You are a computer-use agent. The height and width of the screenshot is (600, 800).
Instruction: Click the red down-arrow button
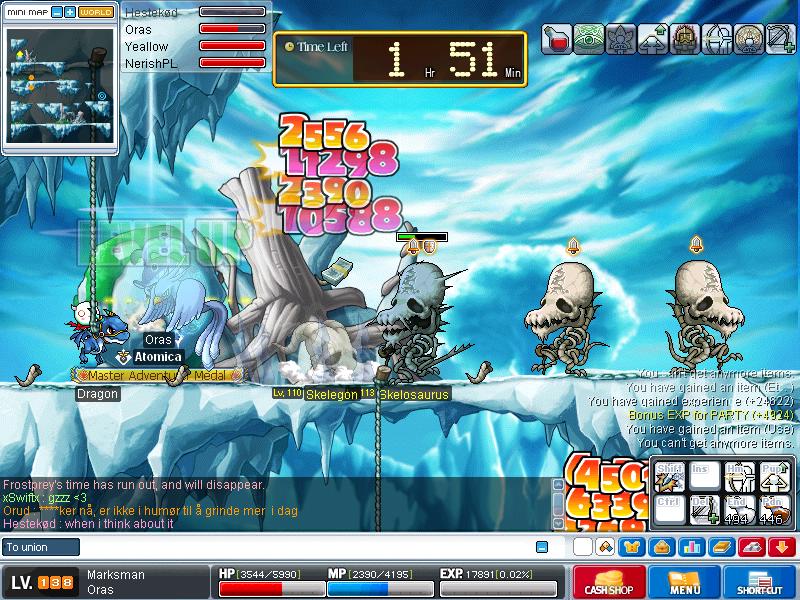pyautogui.click(x=782, y=547)
